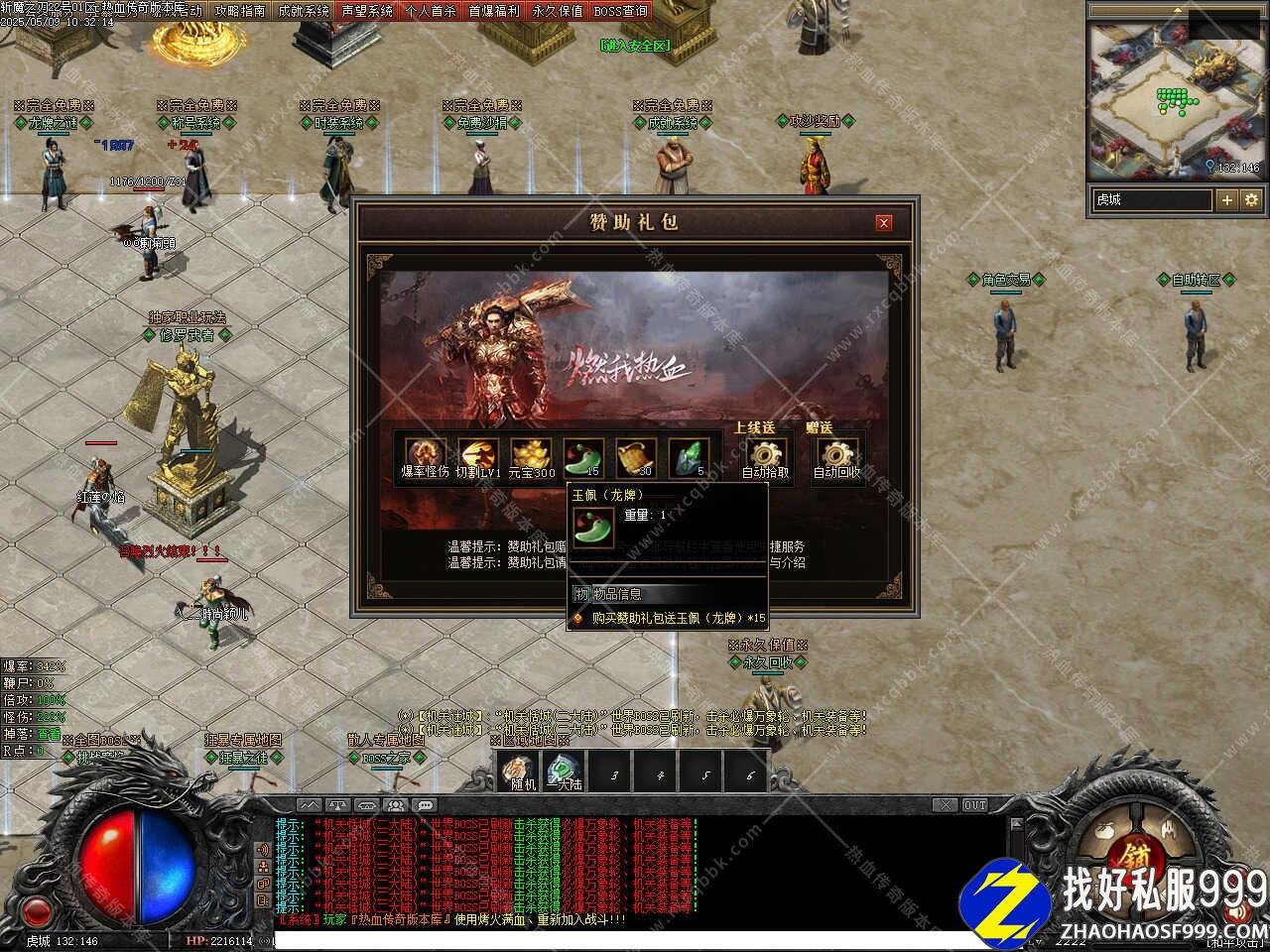This screenshot has width=1270, height=952.
Task: Close the 赞助礼包 sponsor gift window
Action: [x=883, y=223]
